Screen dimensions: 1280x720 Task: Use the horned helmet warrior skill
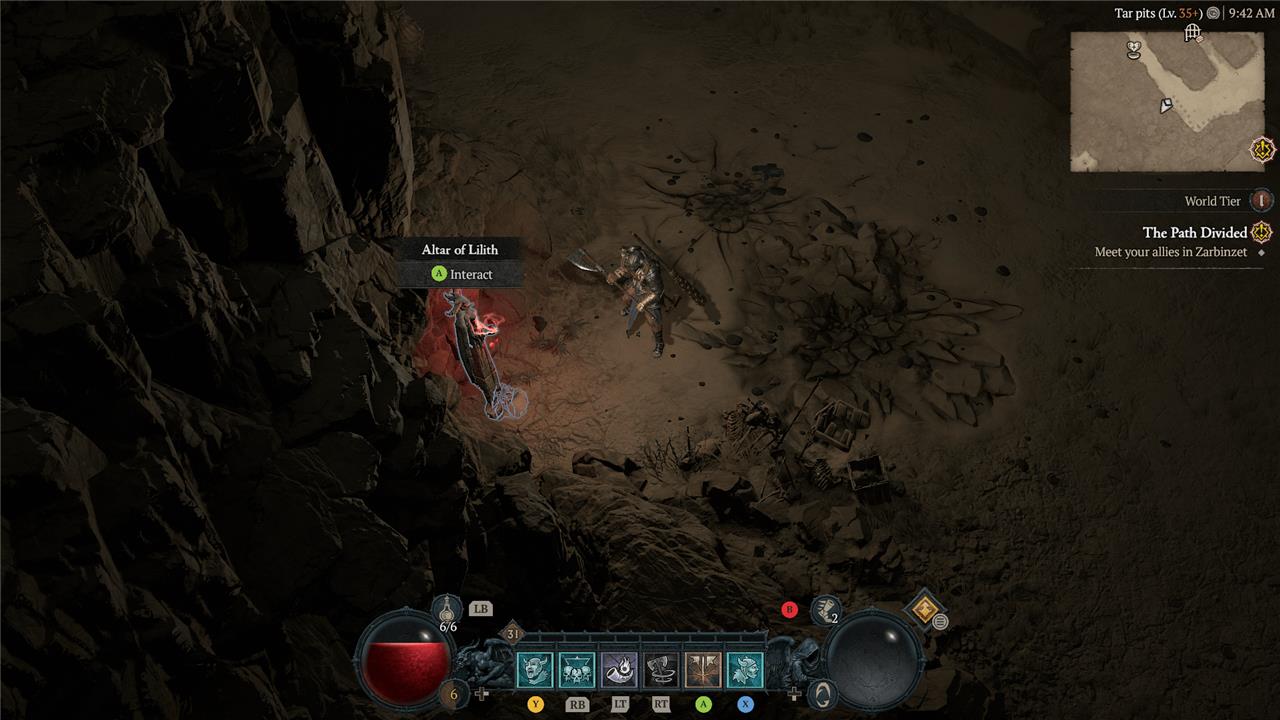tap(745, 669)
